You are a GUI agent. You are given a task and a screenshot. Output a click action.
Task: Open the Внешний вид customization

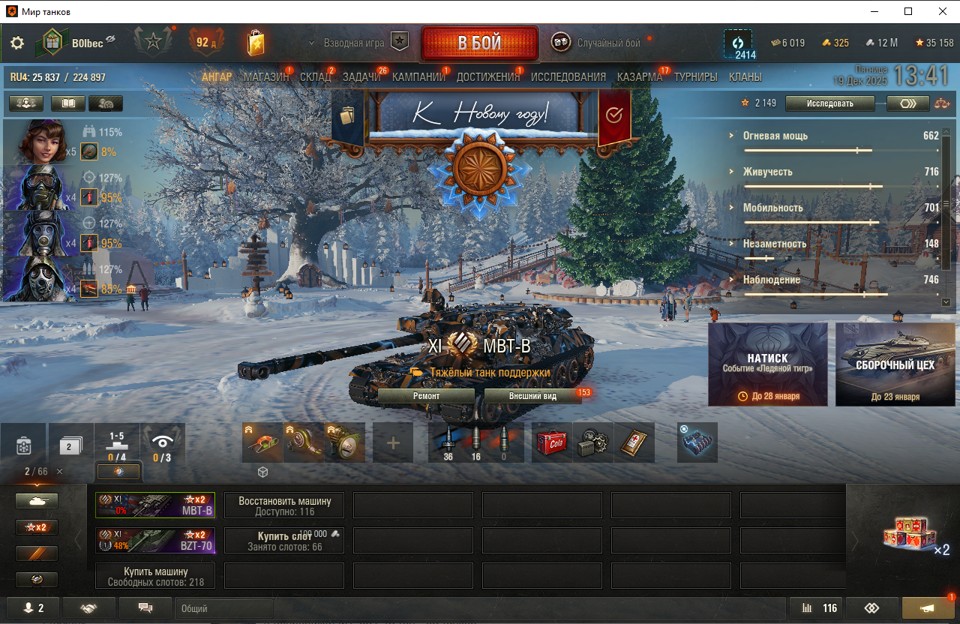point(532,395)
